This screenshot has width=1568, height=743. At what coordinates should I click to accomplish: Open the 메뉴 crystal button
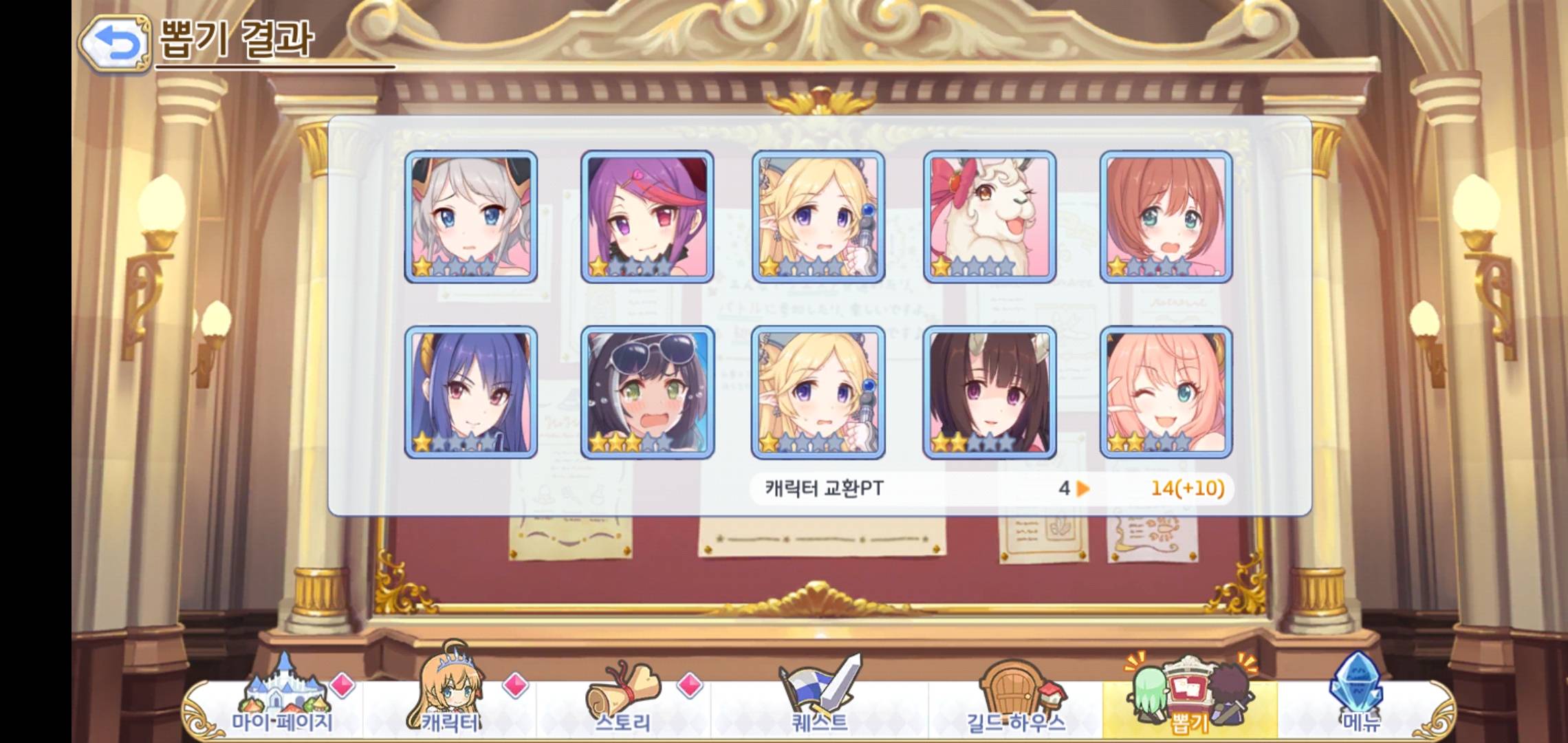[1360, 695]
